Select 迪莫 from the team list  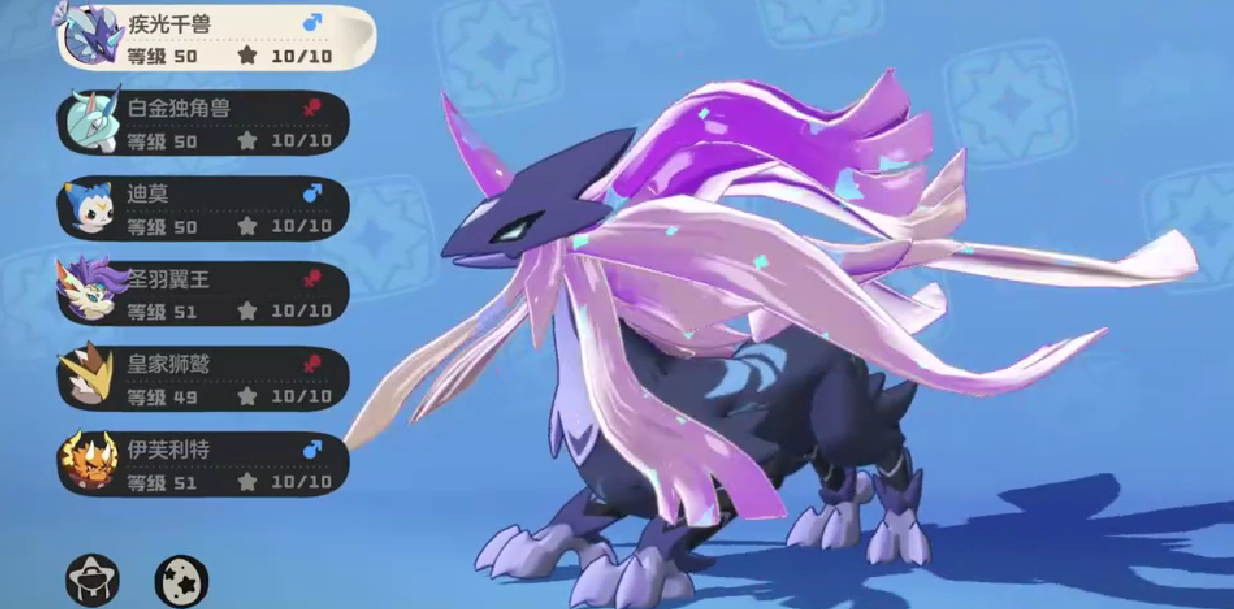pos(205,208)
